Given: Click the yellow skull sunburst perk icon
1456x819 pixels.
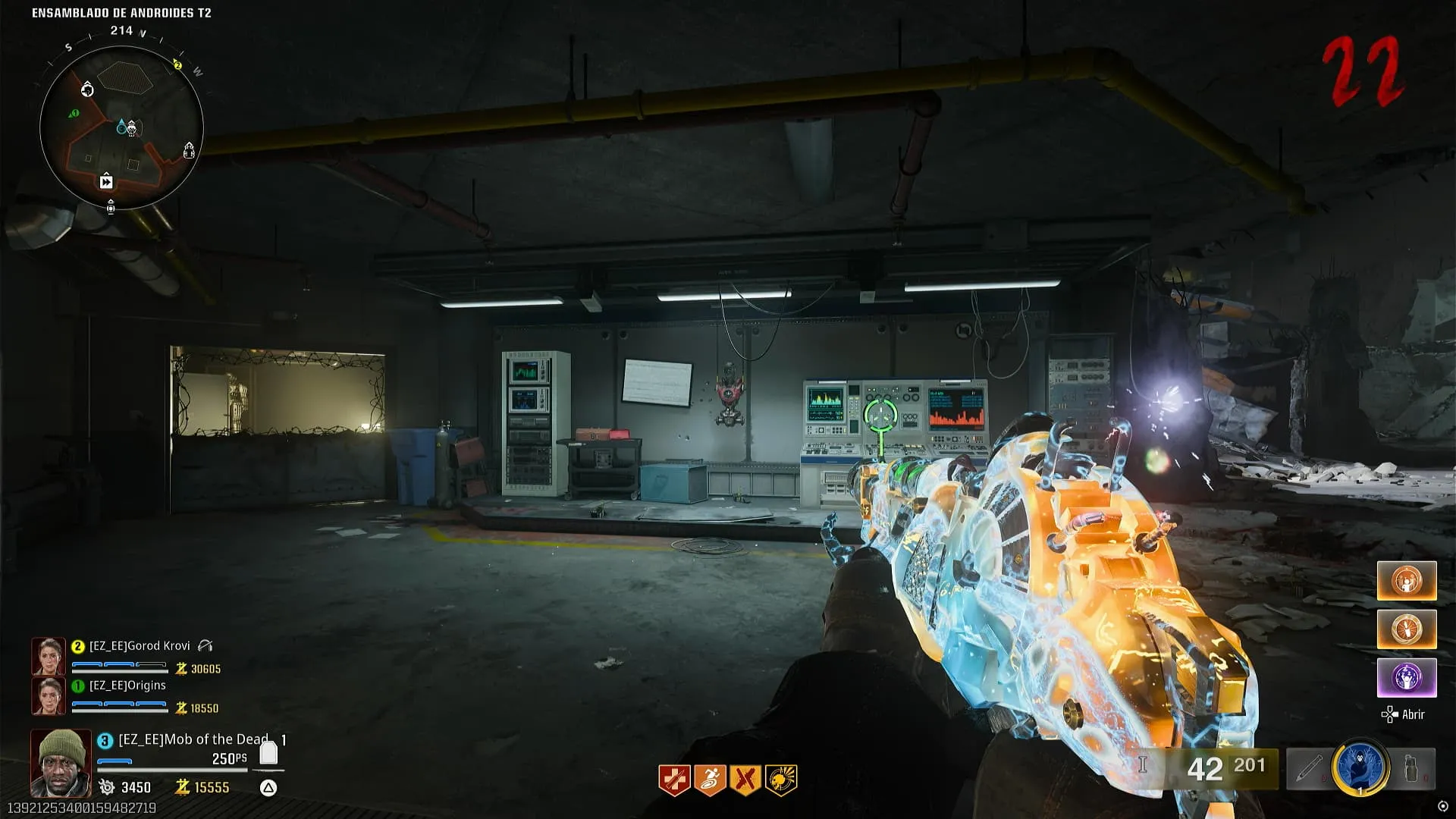Looking at the screenshot, I should (781, 780).
